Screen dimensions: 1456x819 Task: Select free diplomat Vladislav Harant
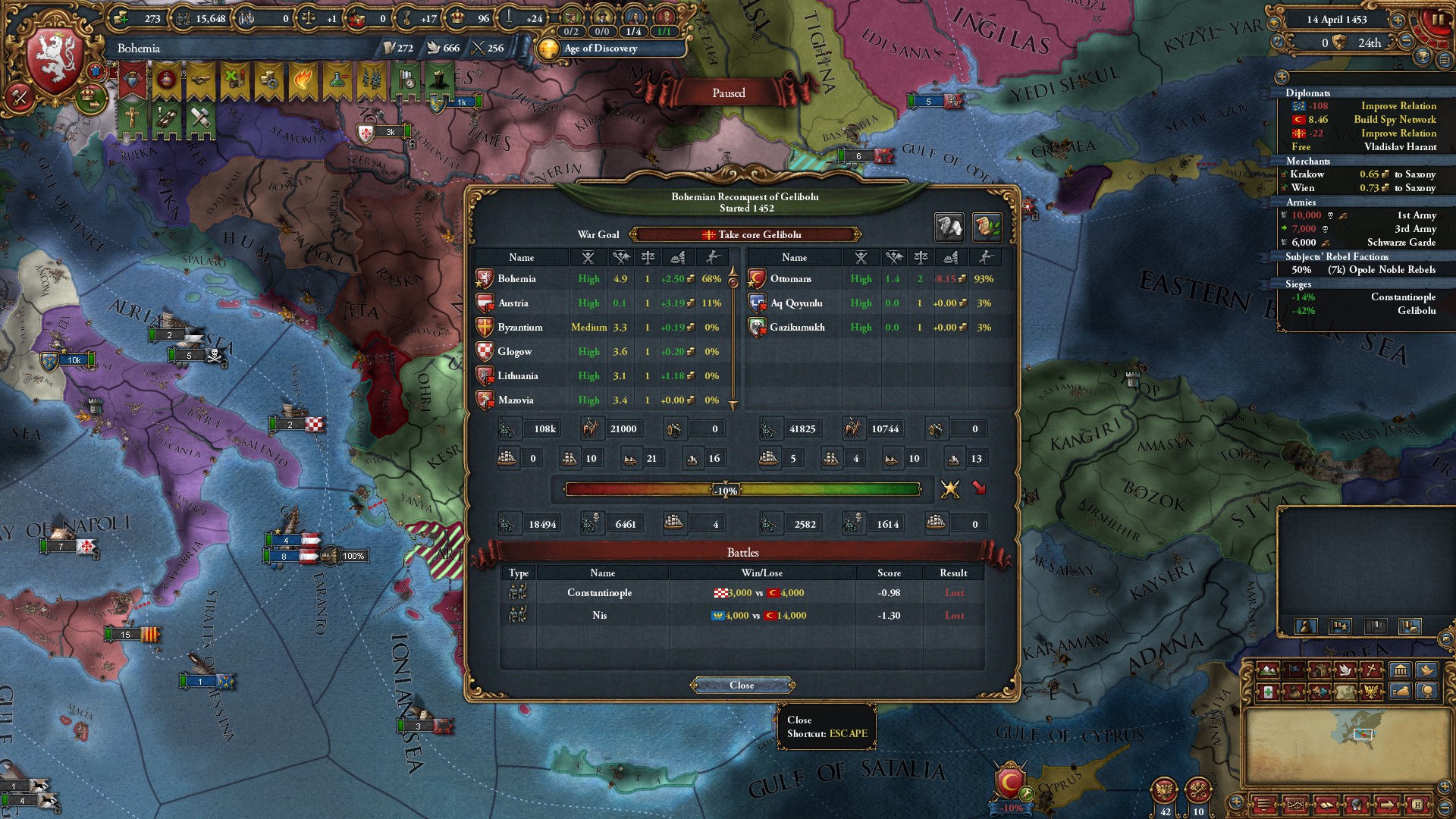1399,147
